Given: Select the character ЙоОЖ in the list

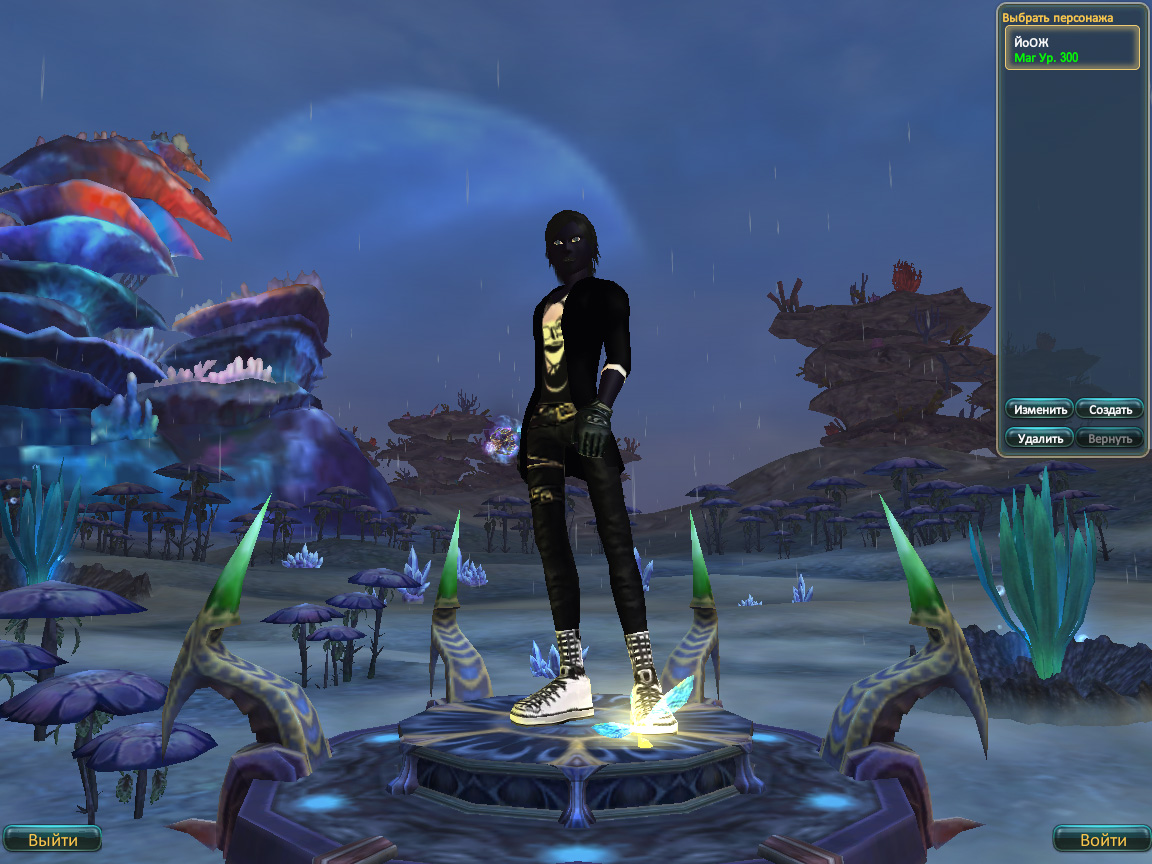Looking at the screenshot, I should [1071, 48].
